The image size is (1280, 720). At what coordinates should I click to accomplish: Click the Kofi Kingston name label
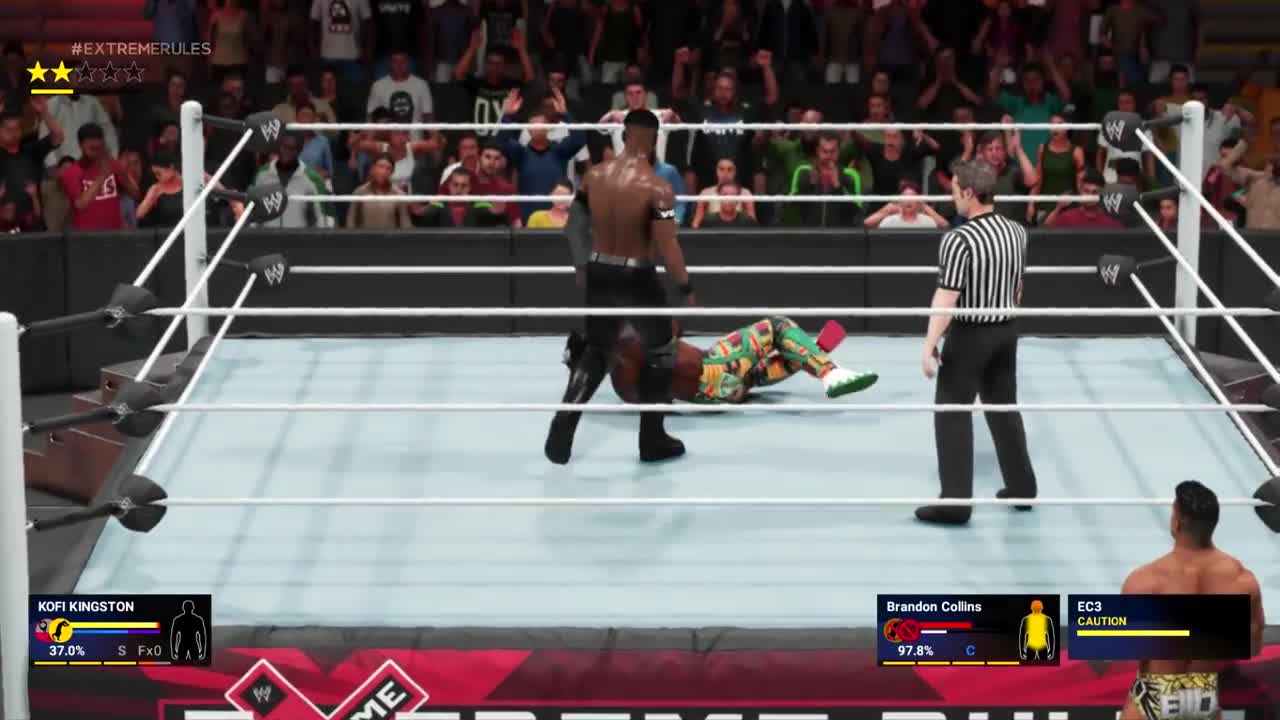[85, 607]
